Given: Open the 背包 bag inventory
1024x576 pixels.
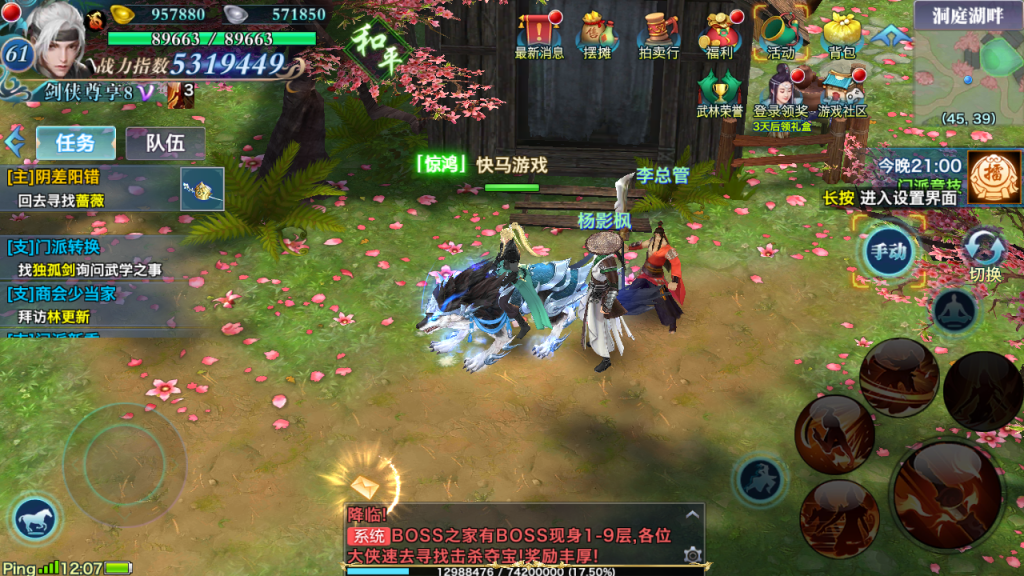Looking at the screenshot, I should pyautogui.click(x=842, y=33).
